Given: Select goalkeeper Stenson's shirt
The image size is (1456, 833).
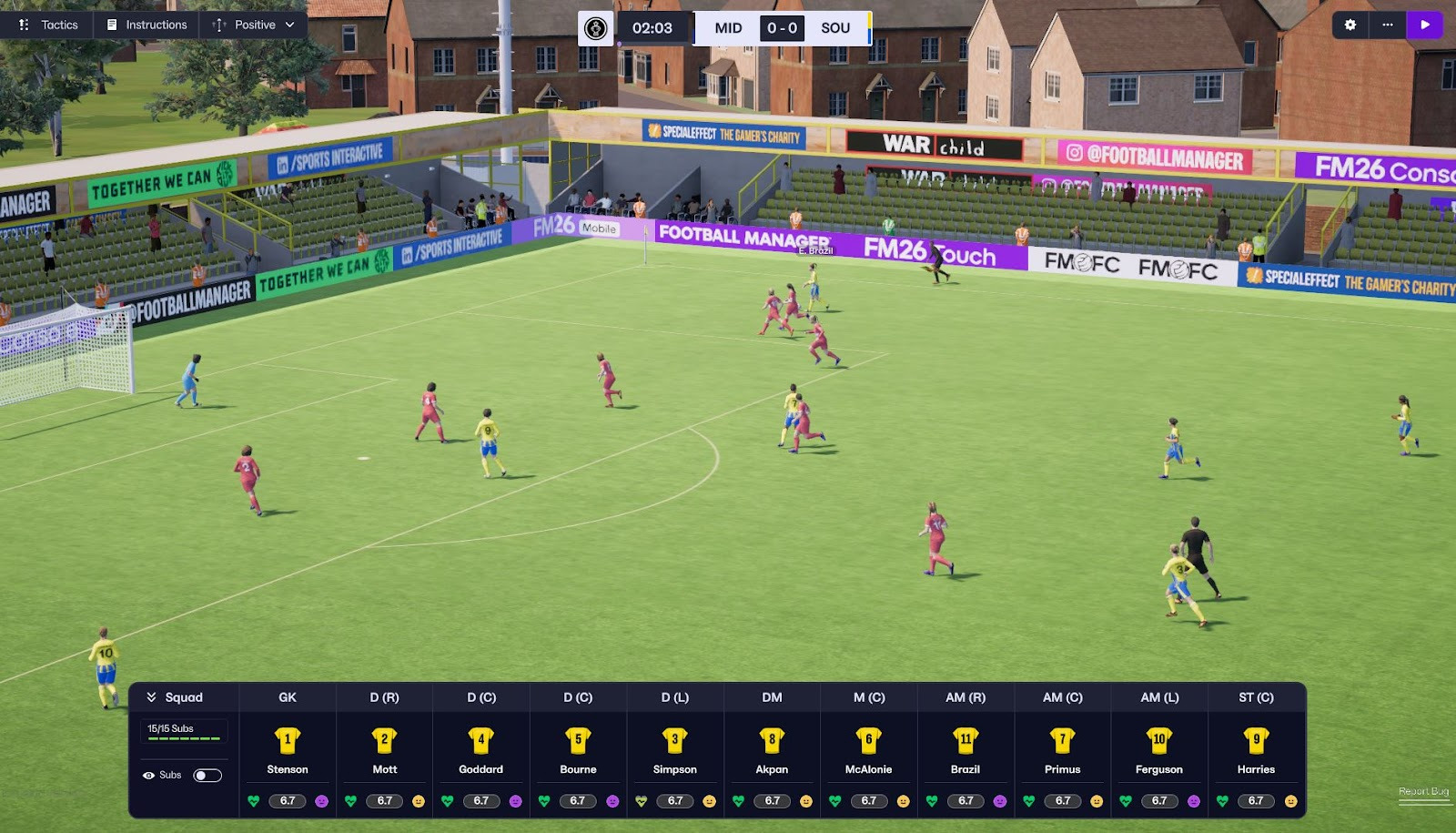Looking at the screenshot, I should [288, 740].
